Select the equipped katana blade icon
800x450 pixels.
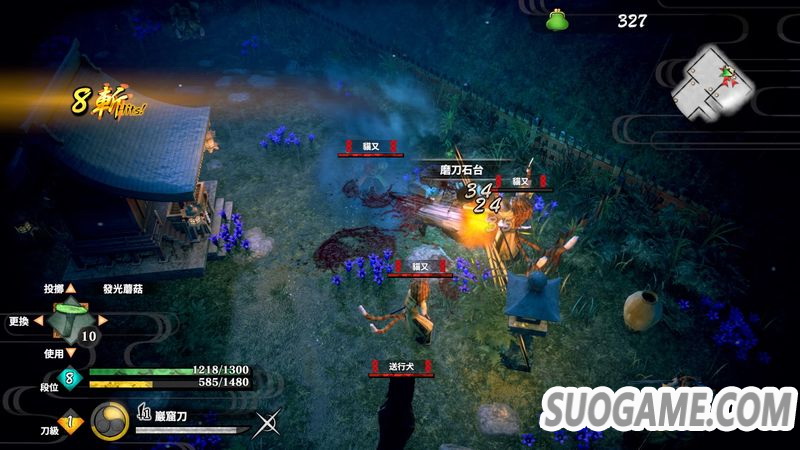point(192,430)
